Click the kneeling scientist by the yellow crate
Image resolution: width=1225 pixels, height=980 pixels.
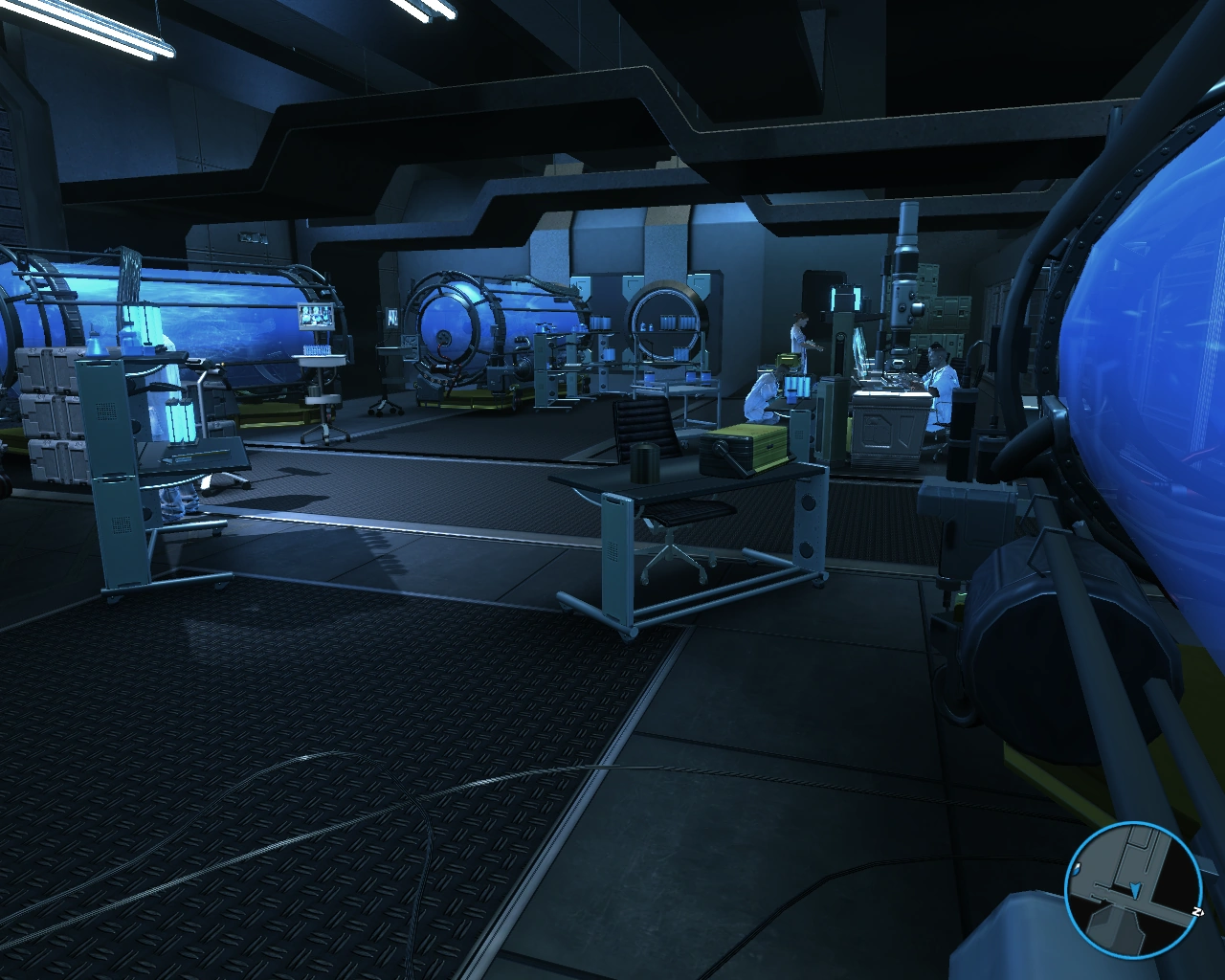coord(763,392)
